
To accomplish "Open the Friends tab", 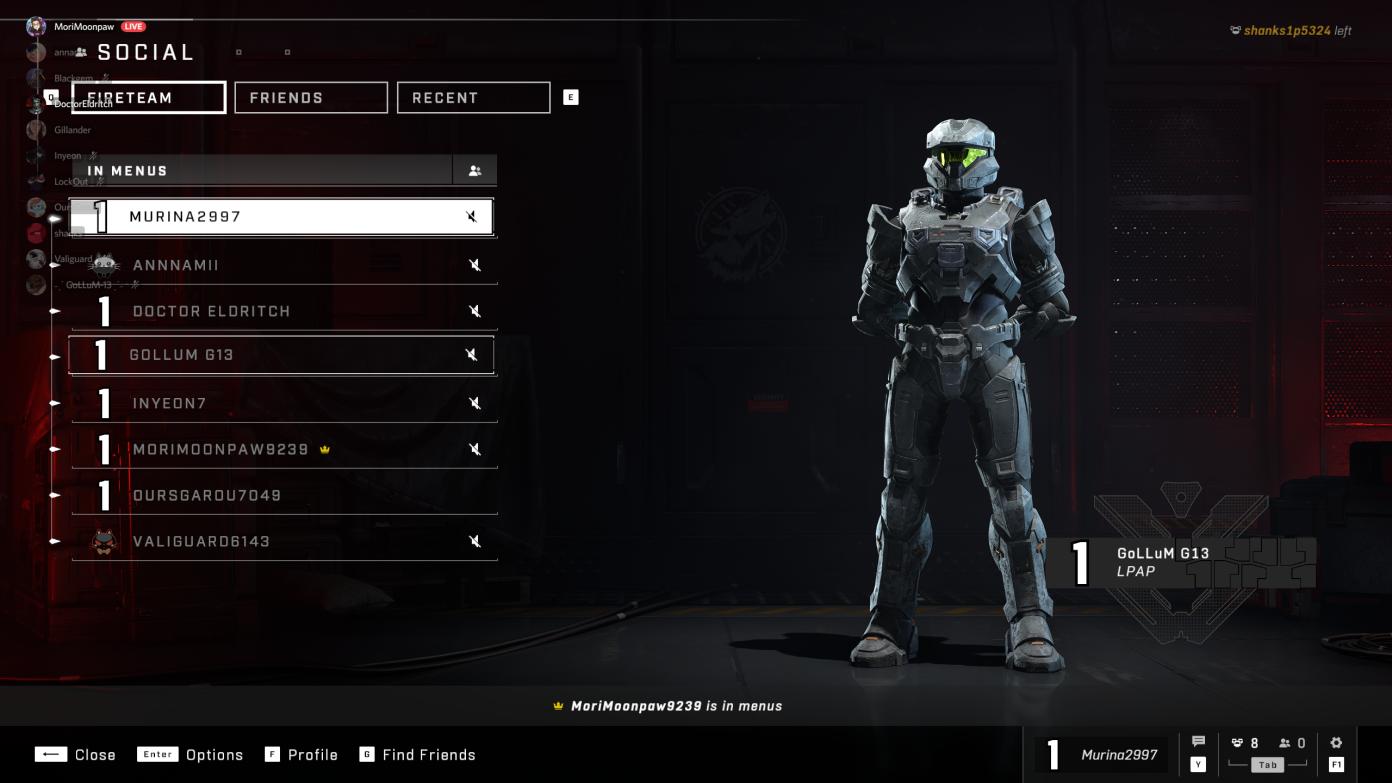I will click(x=311, y=98).
